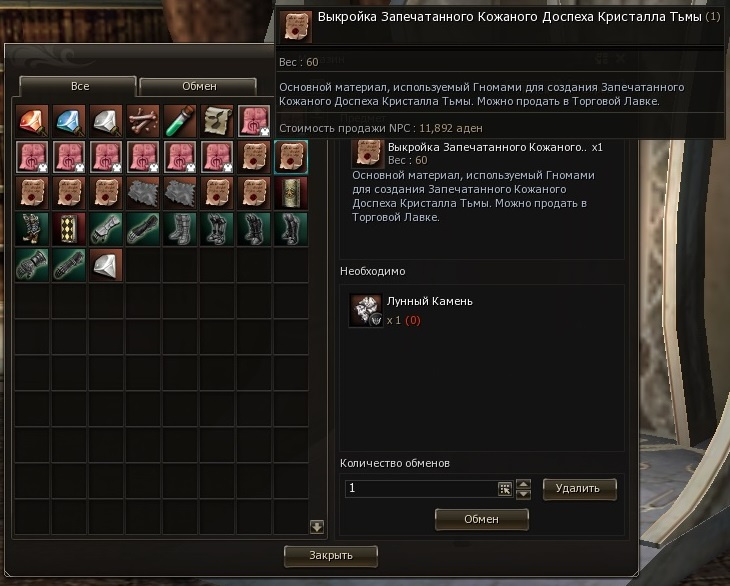Select the torn map fragment item
The height and width of the screenshot is (586, 730).
(217, 120)
